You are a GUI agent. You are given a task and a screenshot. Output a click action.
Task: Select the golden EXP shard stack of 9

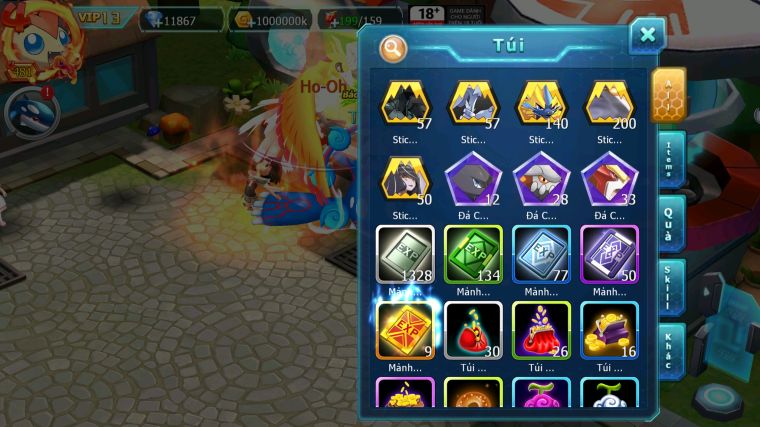[x=405, y=330]
